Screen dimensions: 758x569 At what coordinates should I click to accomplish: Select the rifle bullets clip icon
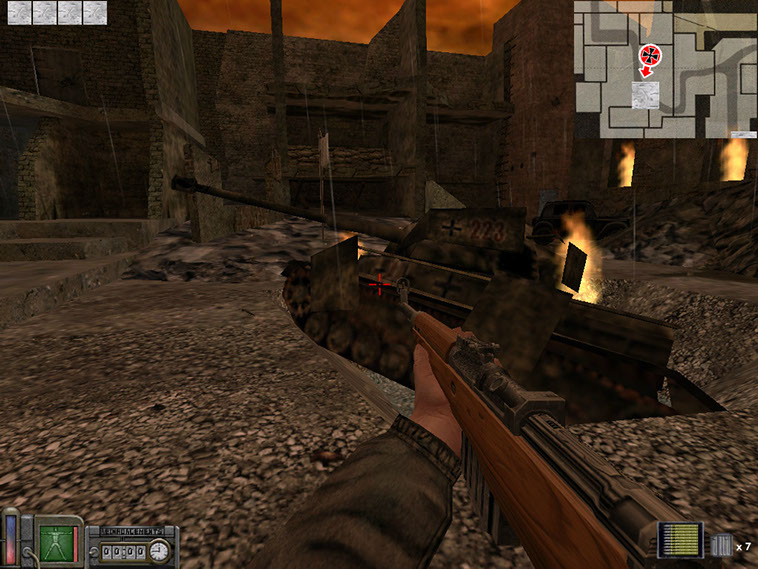coord(682,540)
